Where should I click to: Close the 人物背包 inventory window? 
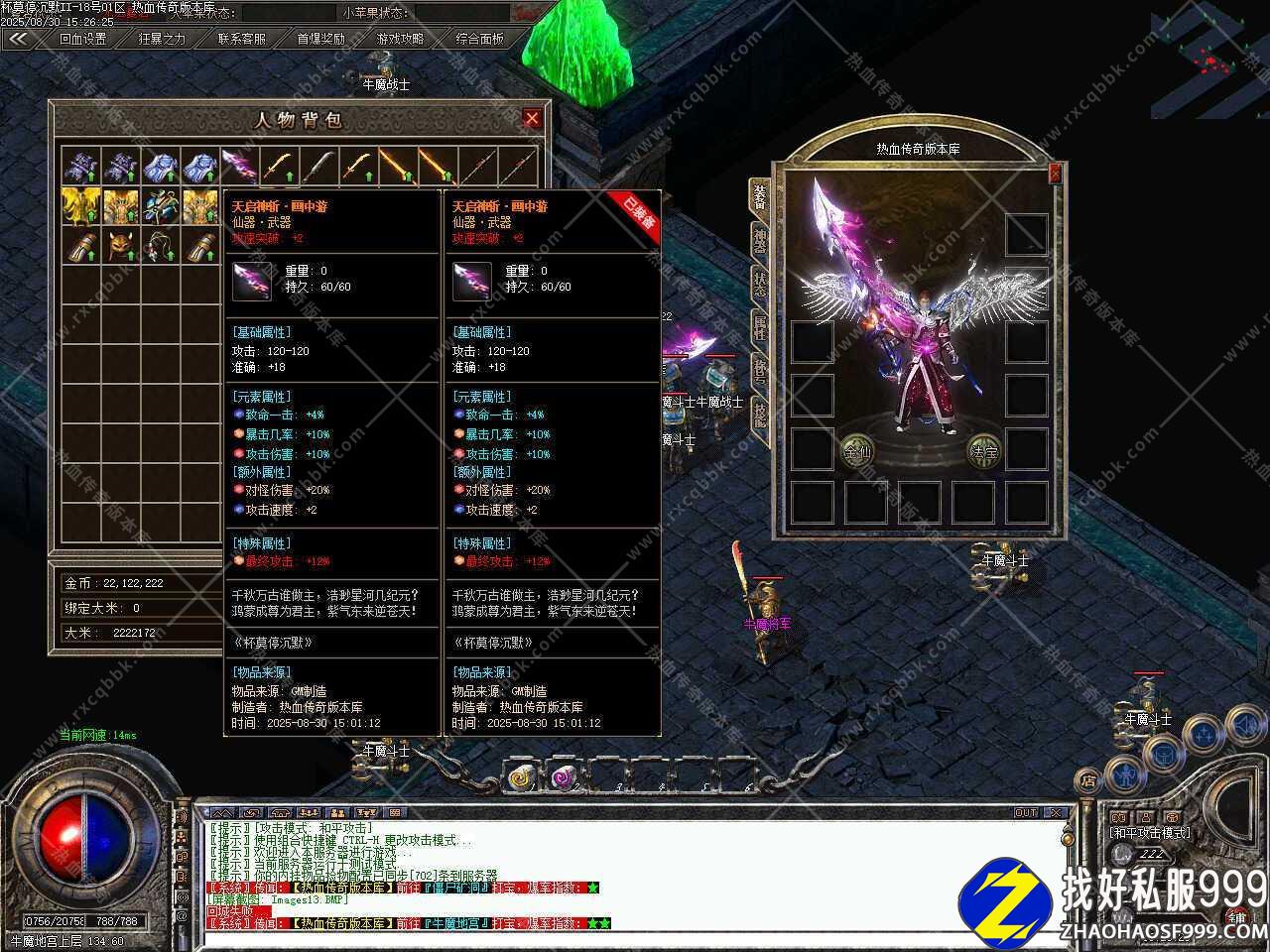pos(532,119)
